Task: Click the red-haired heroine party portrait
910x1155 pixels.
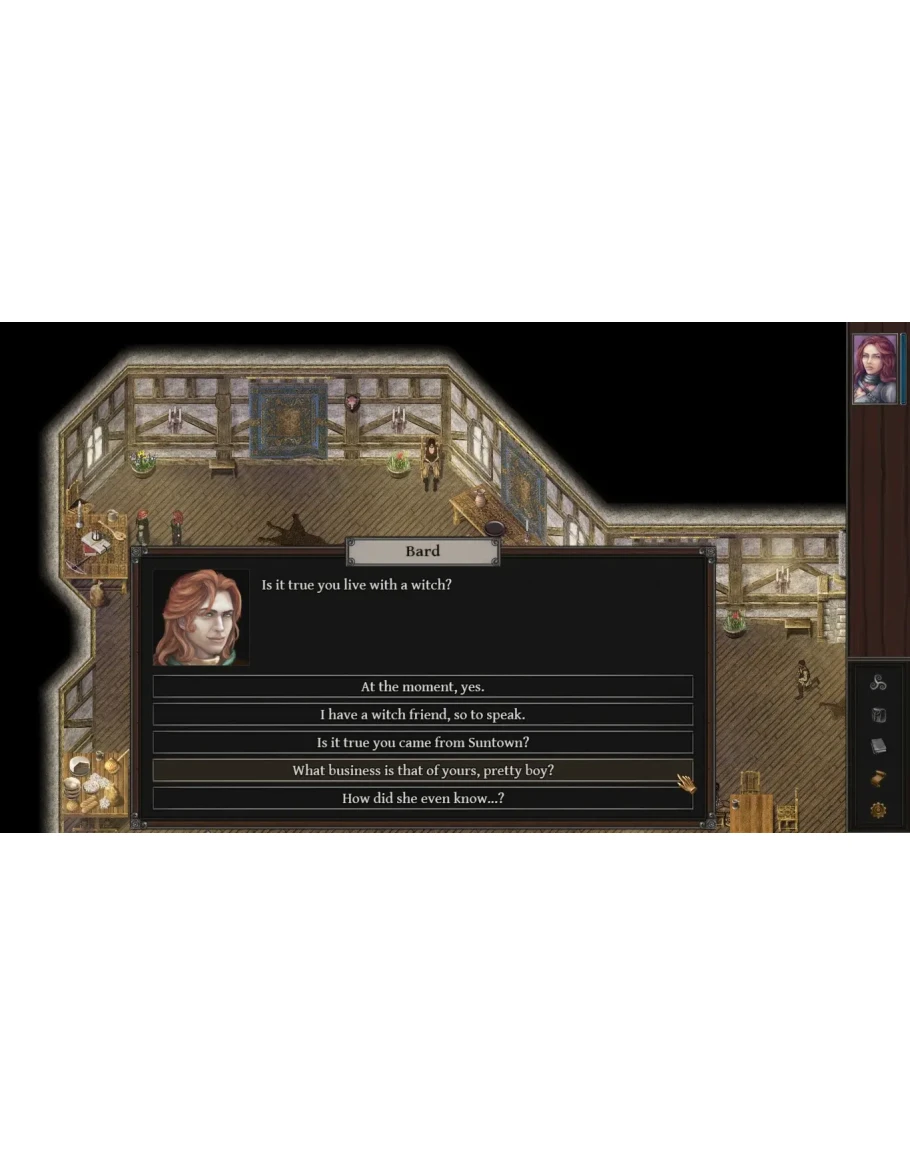Action: pyautogui.click(x=875, y=369)
